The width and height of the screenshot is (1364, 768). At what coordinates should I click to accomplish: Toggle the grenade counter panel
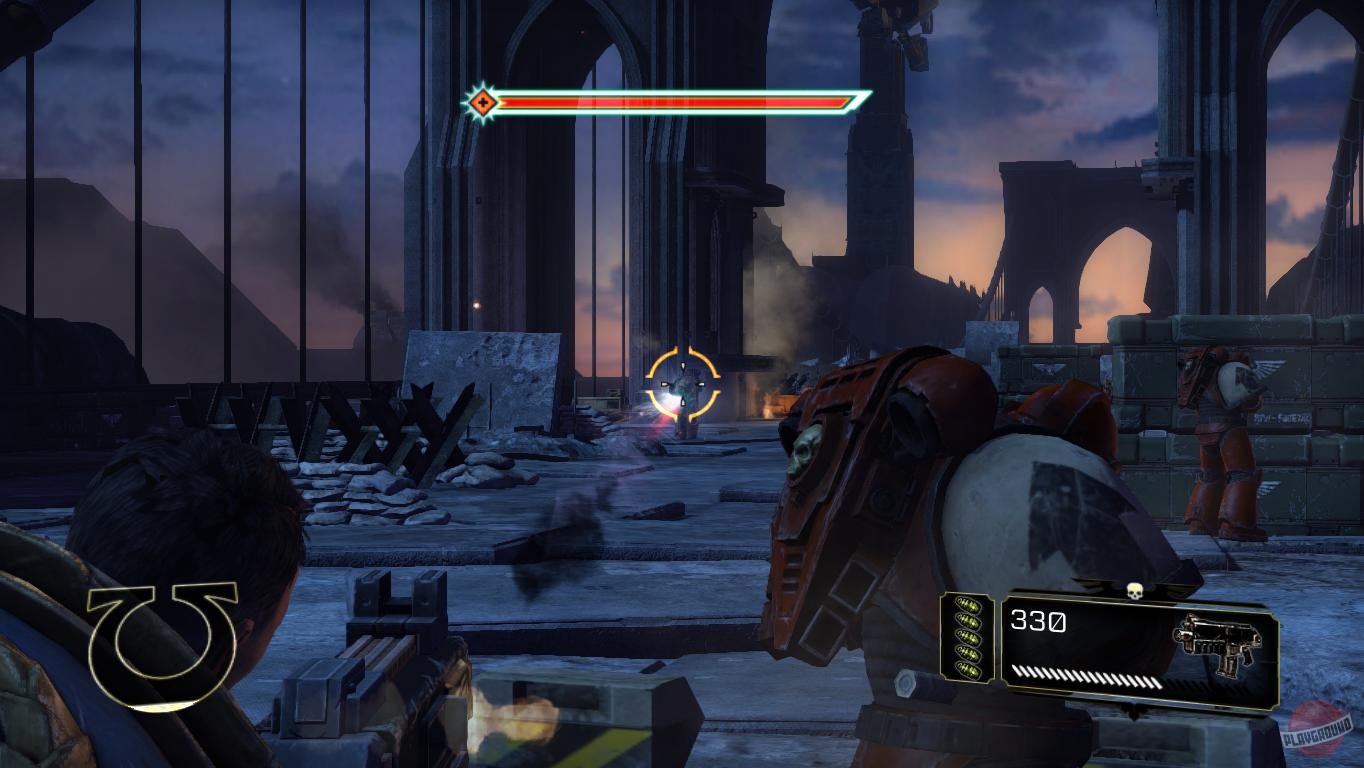[x=968, y=635]
